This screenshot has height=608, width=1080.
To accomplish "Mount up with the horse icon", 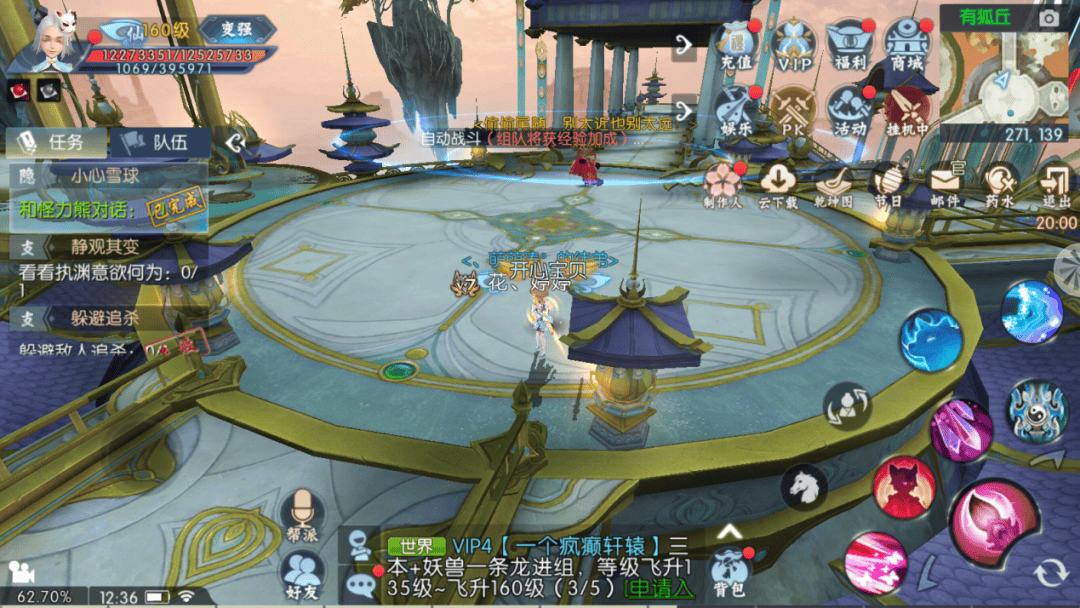I will pyautogui.click(x=804, y=487).
